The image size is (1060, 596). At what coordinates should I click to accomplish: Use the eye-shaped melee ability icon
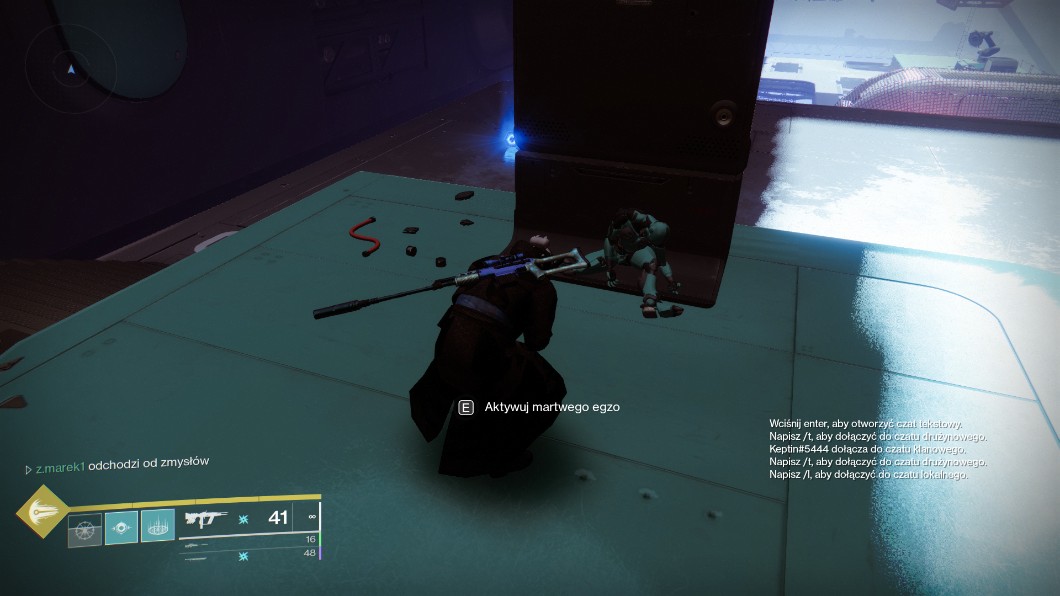[x=121, y=527]
